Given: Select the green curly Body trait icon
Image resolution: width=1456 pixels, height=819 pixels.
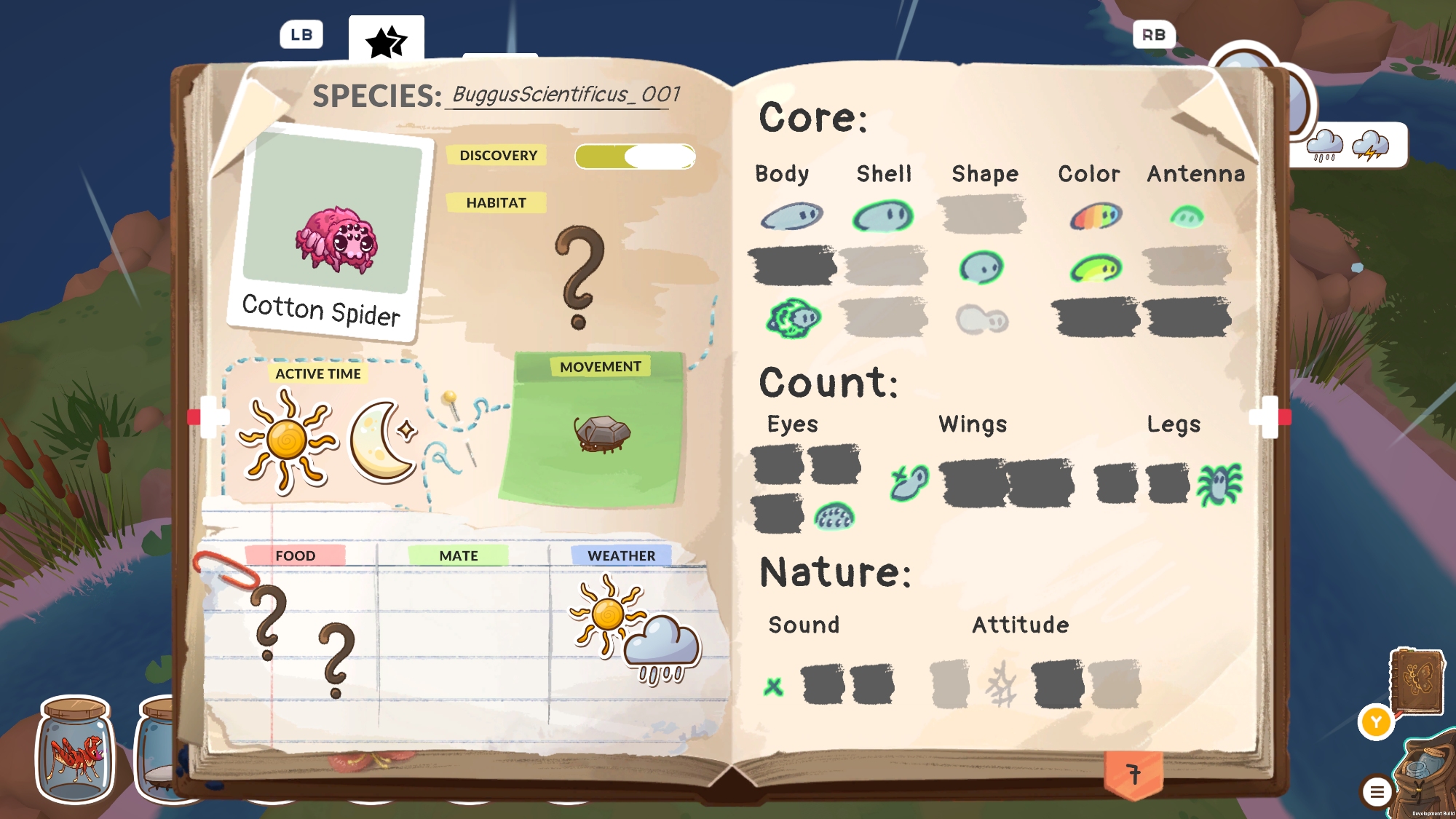Looking at the screenshot, I should [x=793, y=319].
